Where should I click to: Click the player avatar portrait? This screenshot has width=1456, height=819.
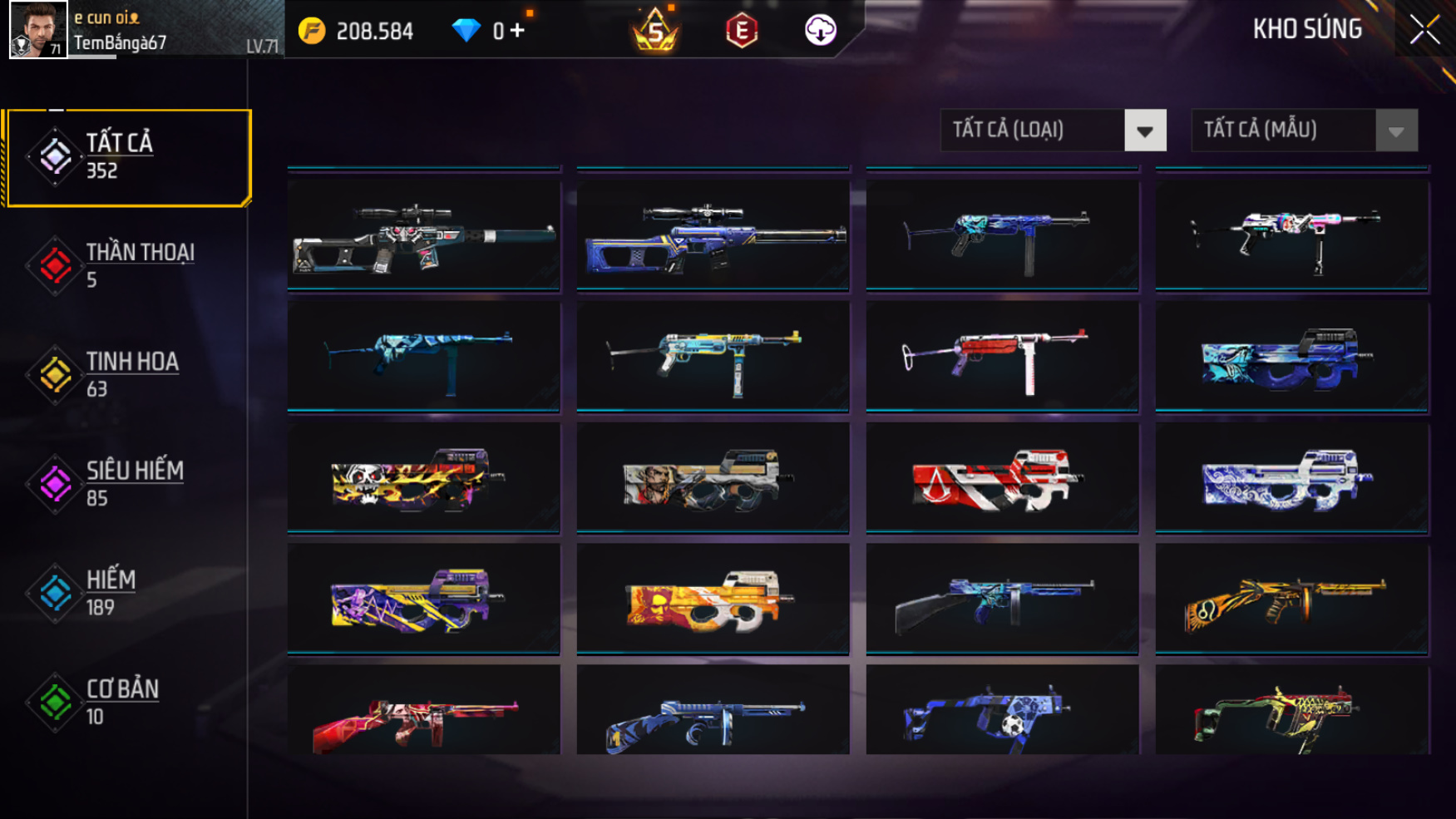point(38,30)
